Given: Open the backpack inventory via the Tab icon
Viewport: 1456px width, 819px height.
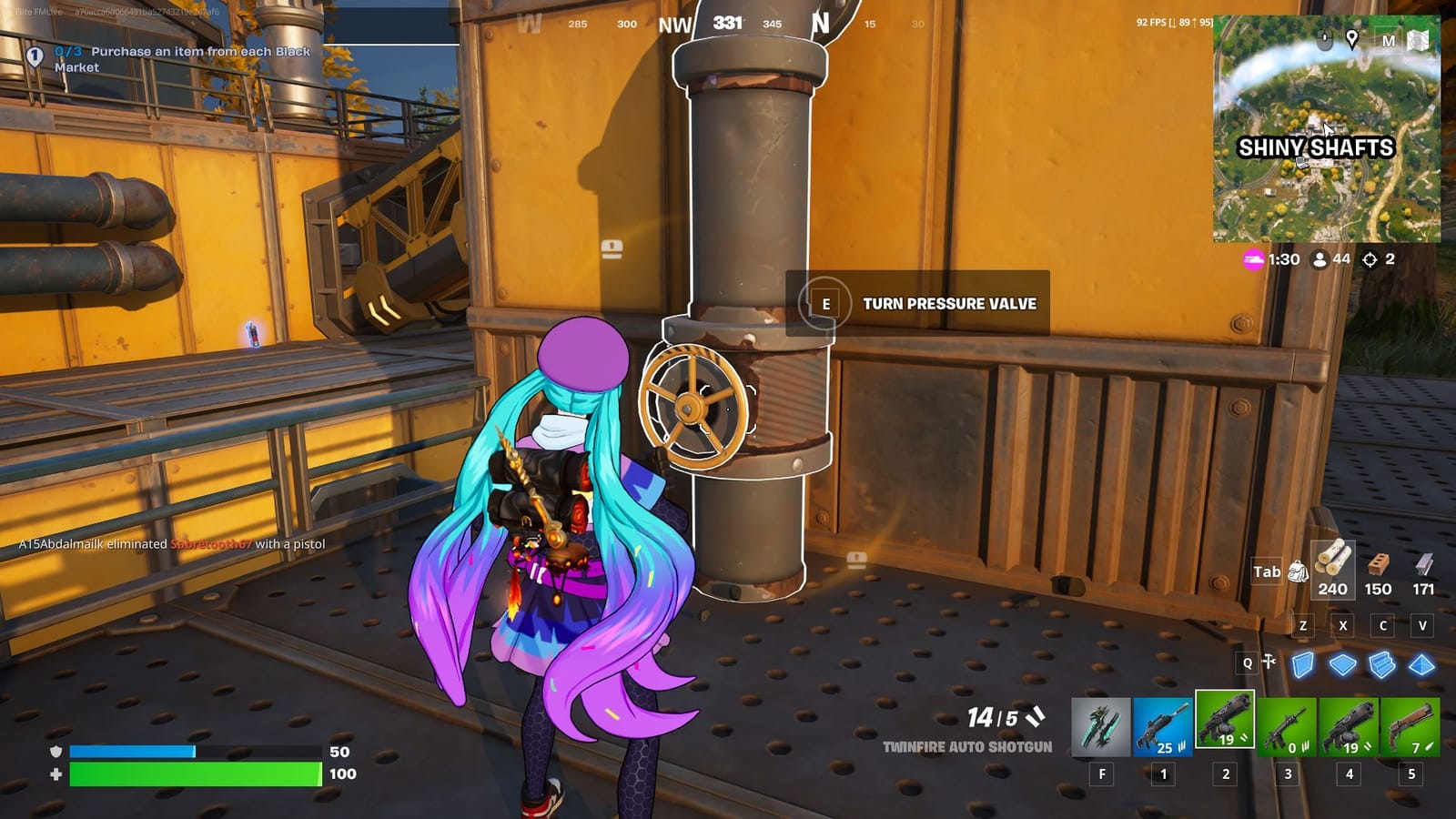Looking at the screenshot, I should click(x=1299, y=571).
